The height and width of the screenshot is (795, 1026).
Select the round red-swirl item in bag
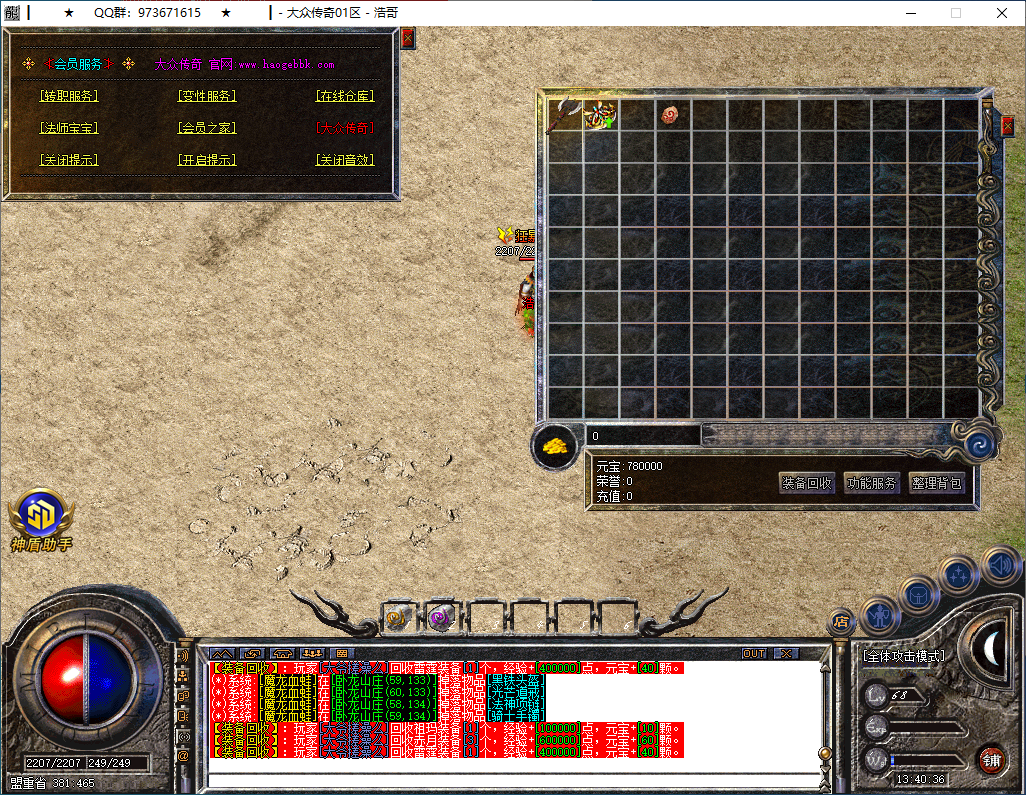point(670,114)
